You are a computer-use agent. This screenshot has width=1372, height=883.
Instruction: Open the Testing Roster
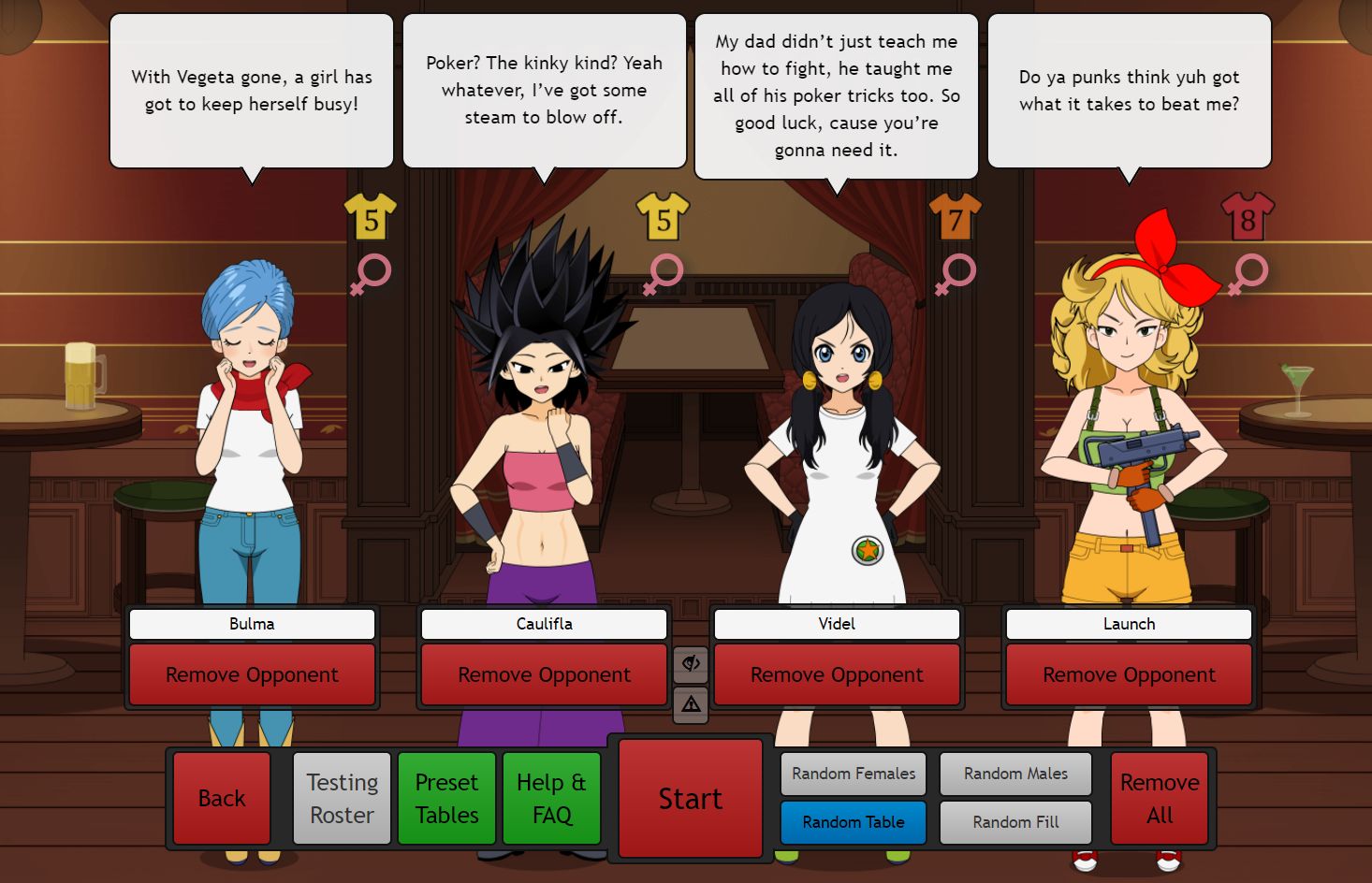[x=342, y=798]
